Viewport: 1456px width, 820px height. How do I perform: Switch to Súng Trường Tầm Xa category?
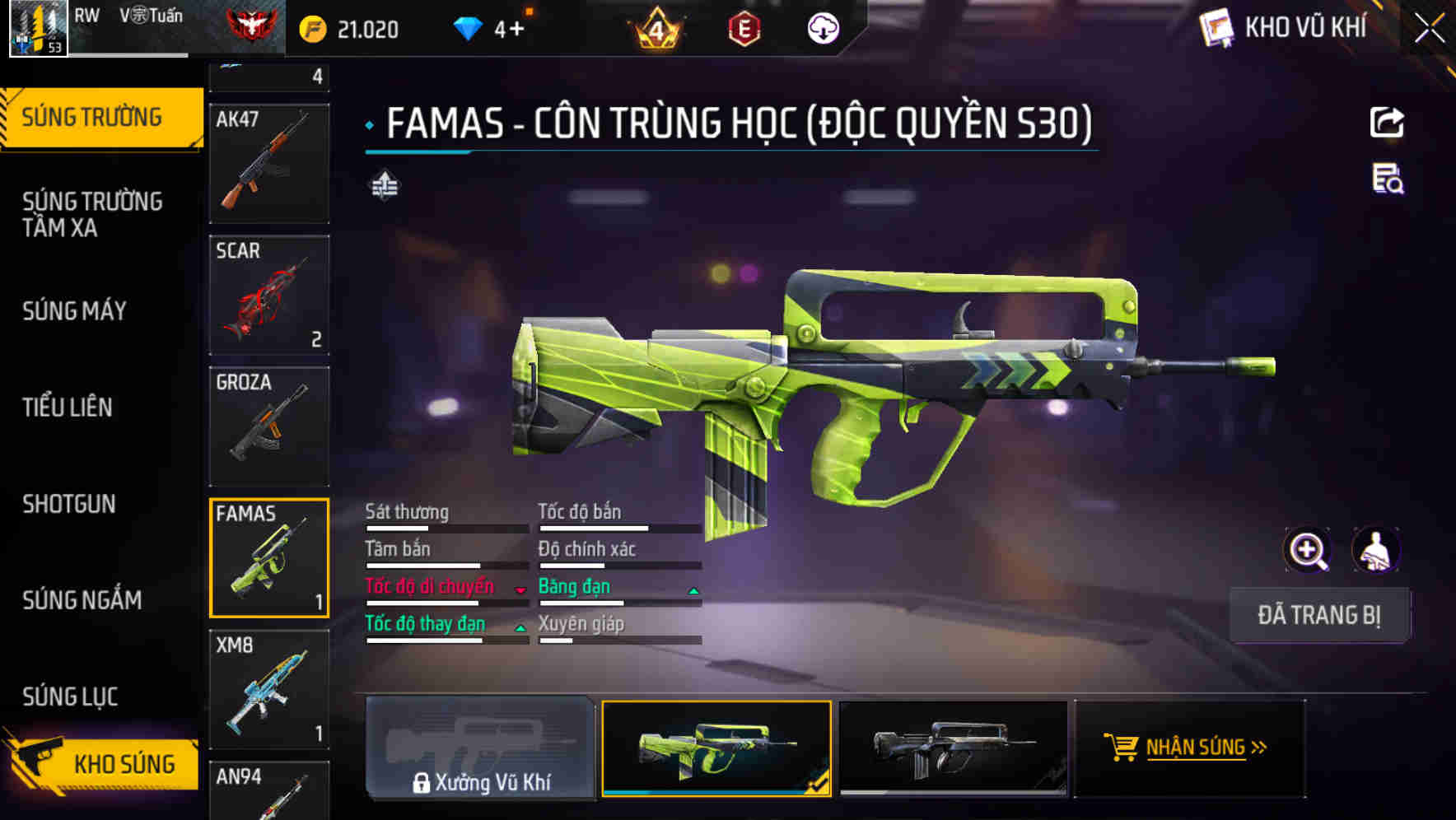[x=92, y=215]
